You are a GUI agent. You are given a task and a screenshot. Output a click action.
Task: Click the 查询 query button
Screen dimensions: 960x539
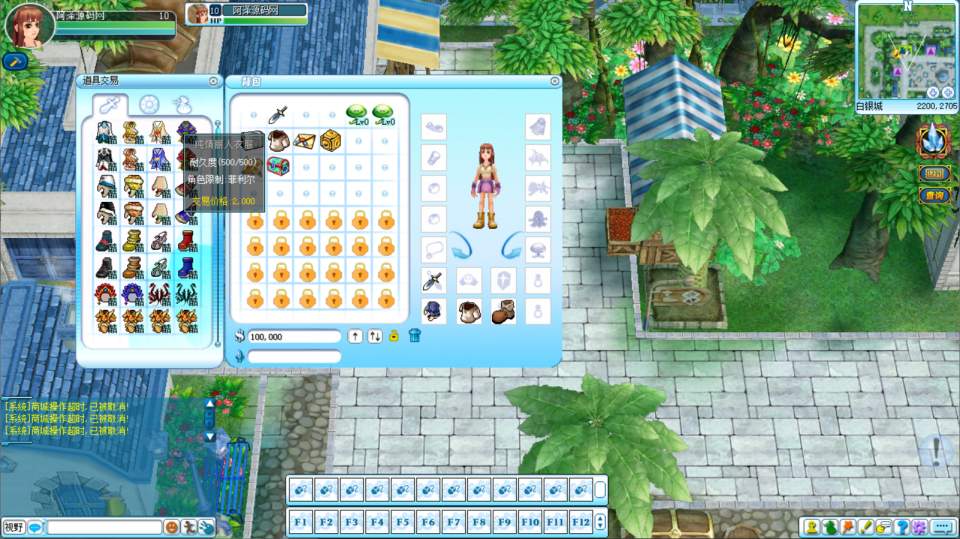(935, 196)
